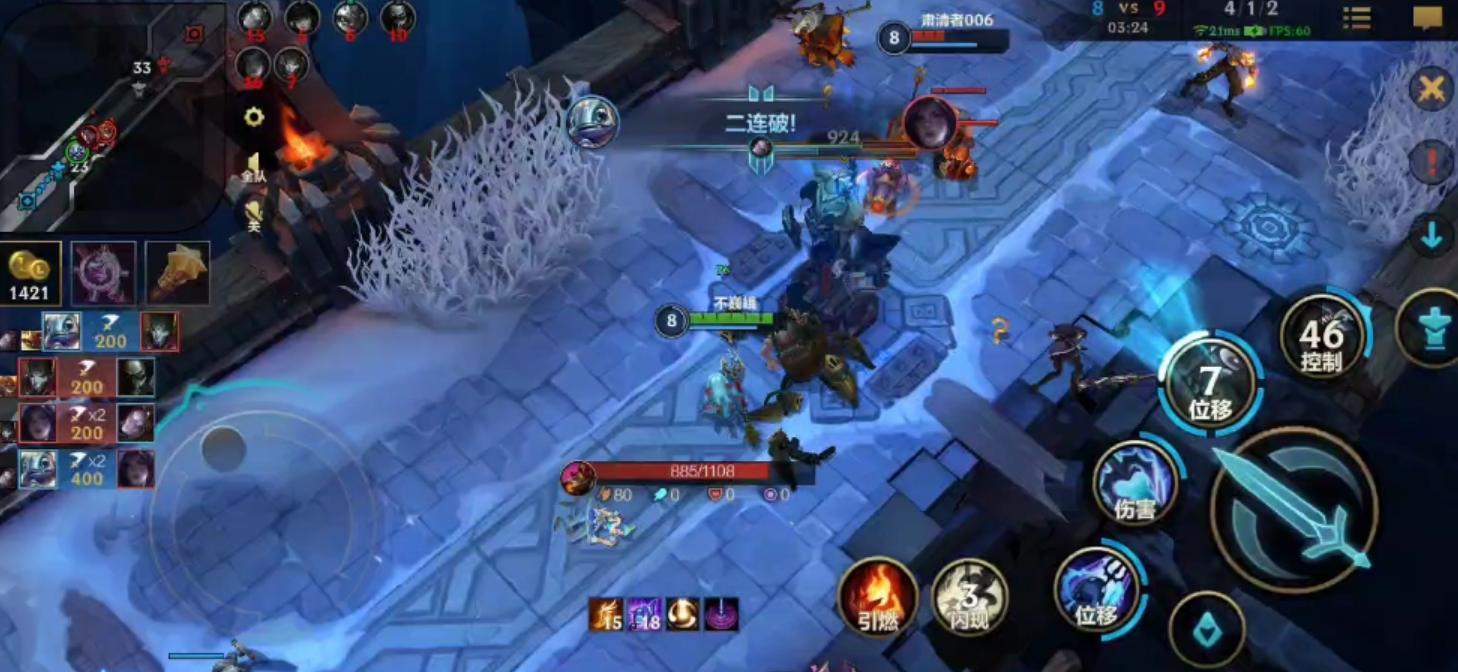Open the shop via the gold button

30,273
